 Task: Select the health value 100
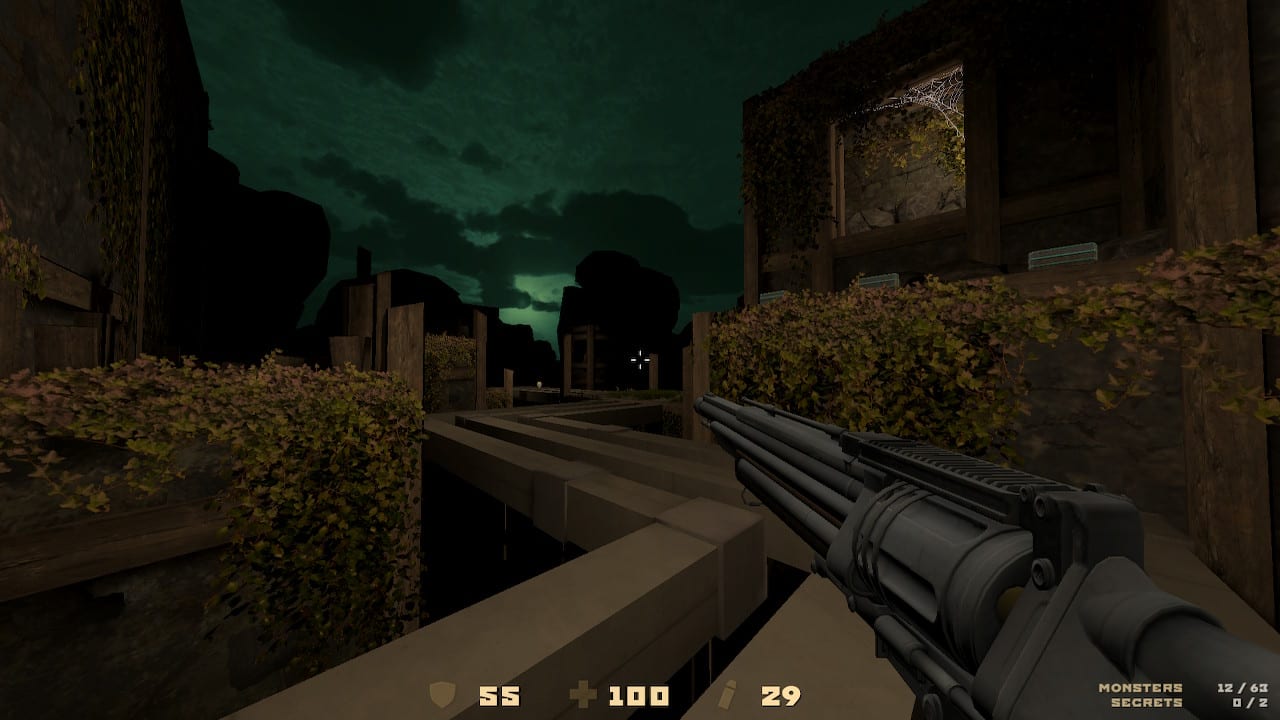pyautogui.click(x=638, y=694)
